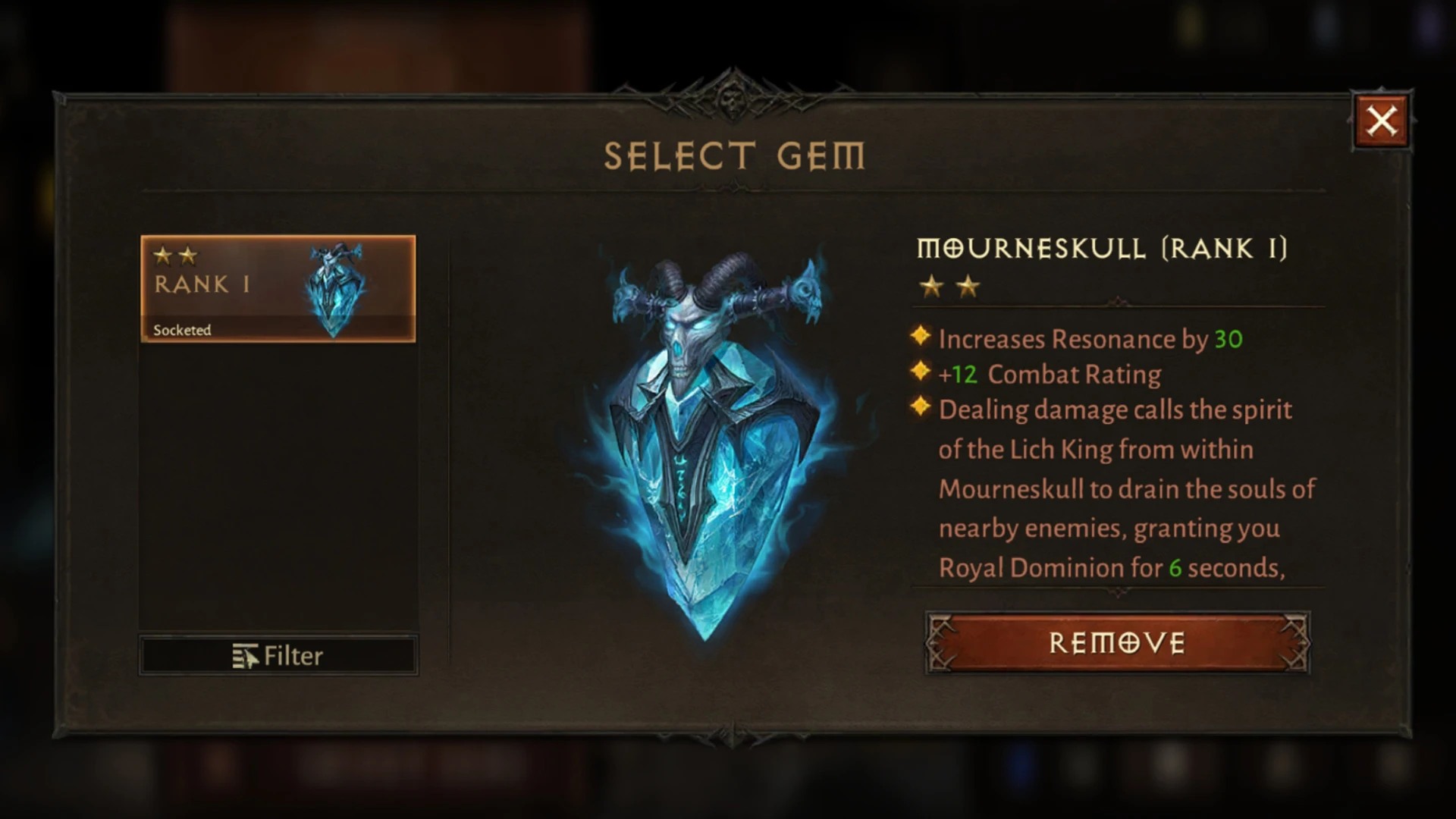
Task: Click the Select Gem title
Action: point(733,155)
